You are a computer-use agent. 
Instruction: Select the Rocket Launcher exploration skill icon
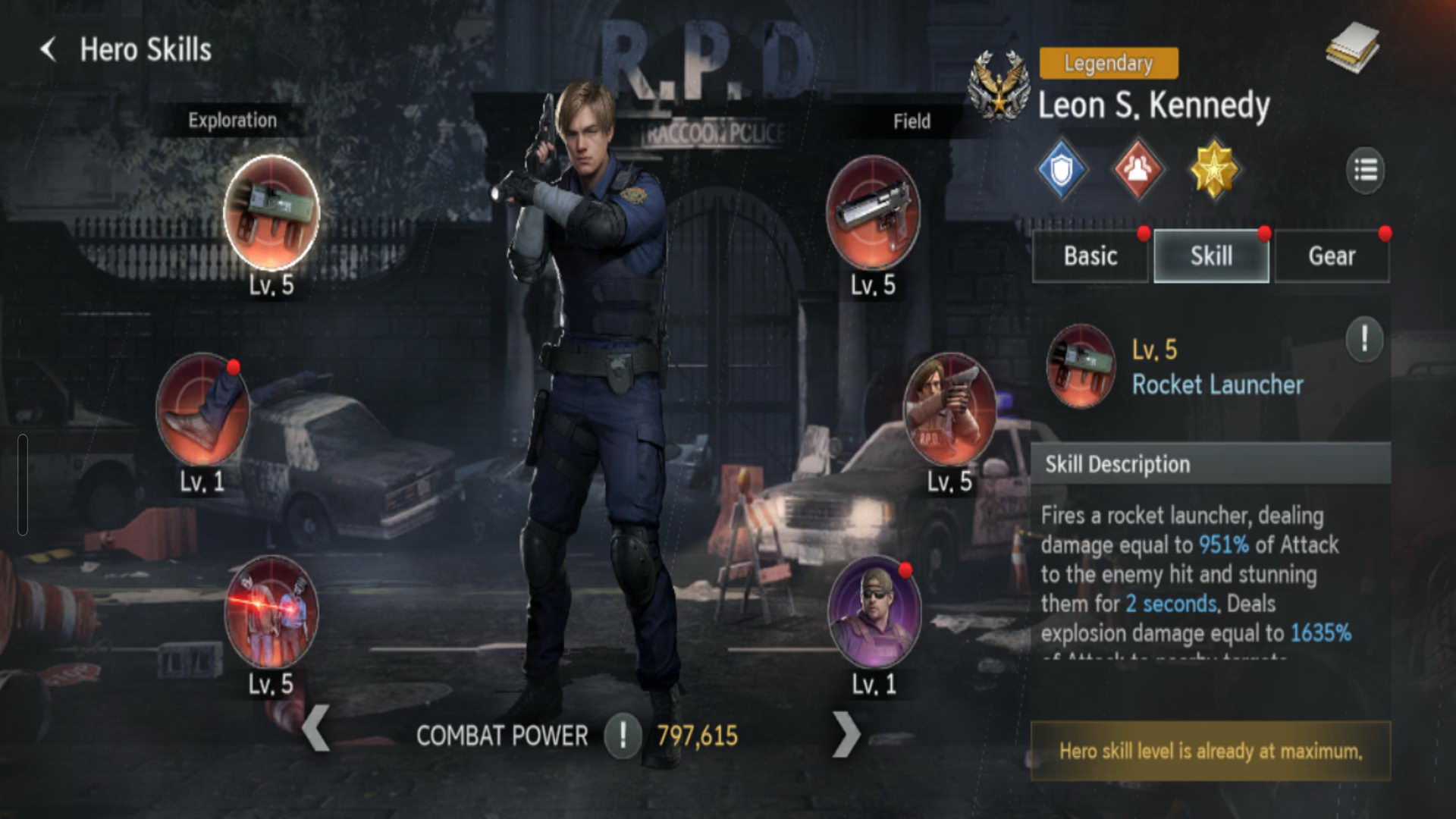271,213
